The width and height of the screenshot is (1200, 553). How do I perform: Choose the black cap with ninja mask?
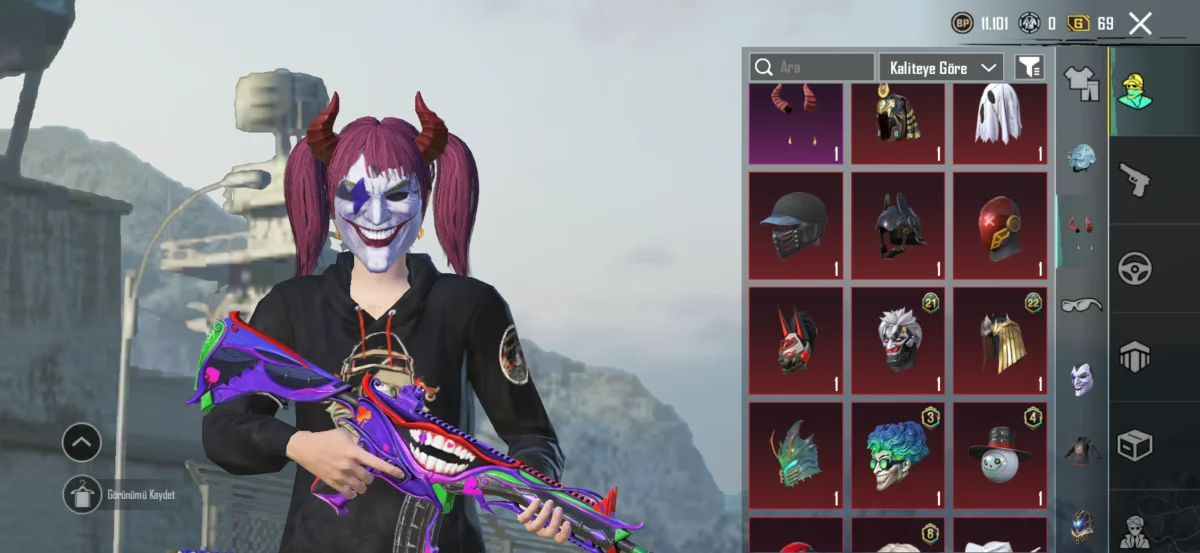796,225
